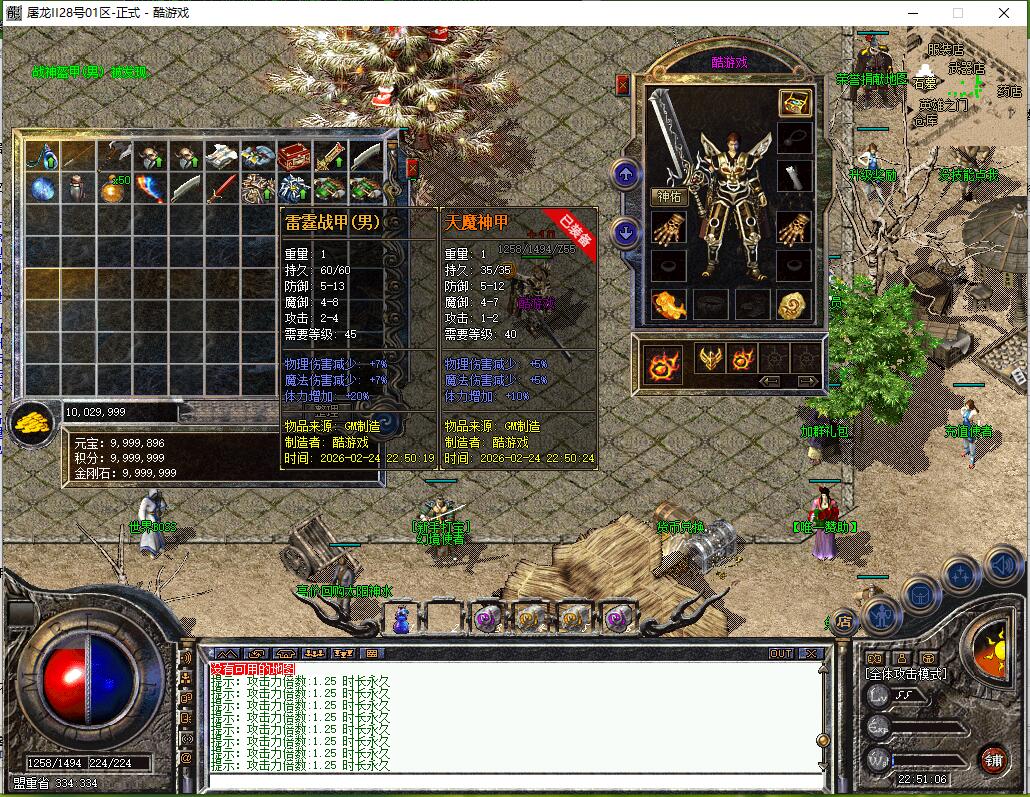This screenshot has width=1030, height=797.
Task: Click the OUT button on chat window
Action: [x=781, y=654]
